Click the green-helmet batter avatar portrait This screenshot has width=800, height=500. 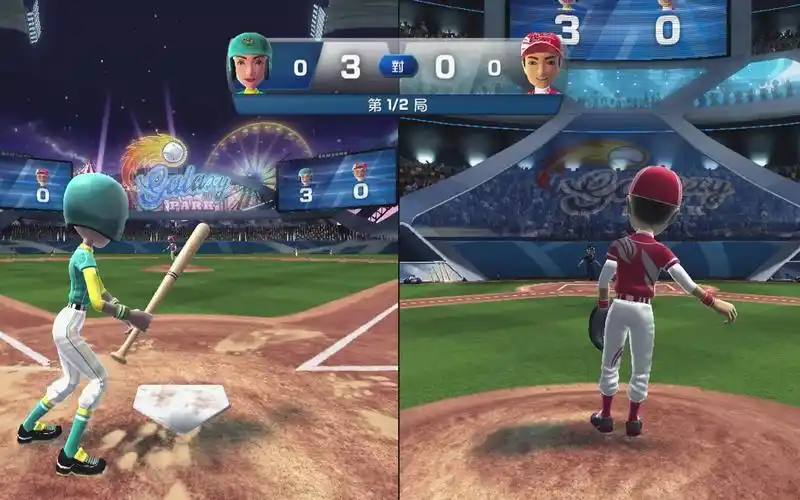(250, 63)
